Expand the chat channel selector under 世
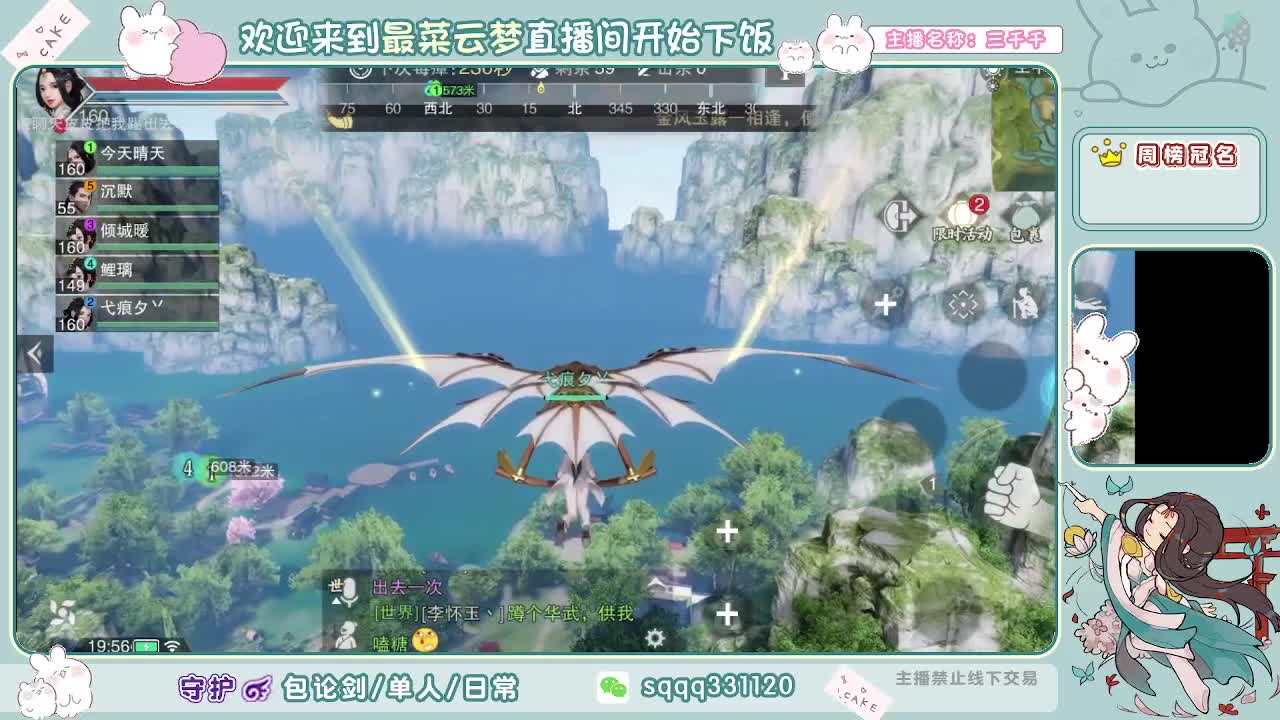 tap(337, 601)
